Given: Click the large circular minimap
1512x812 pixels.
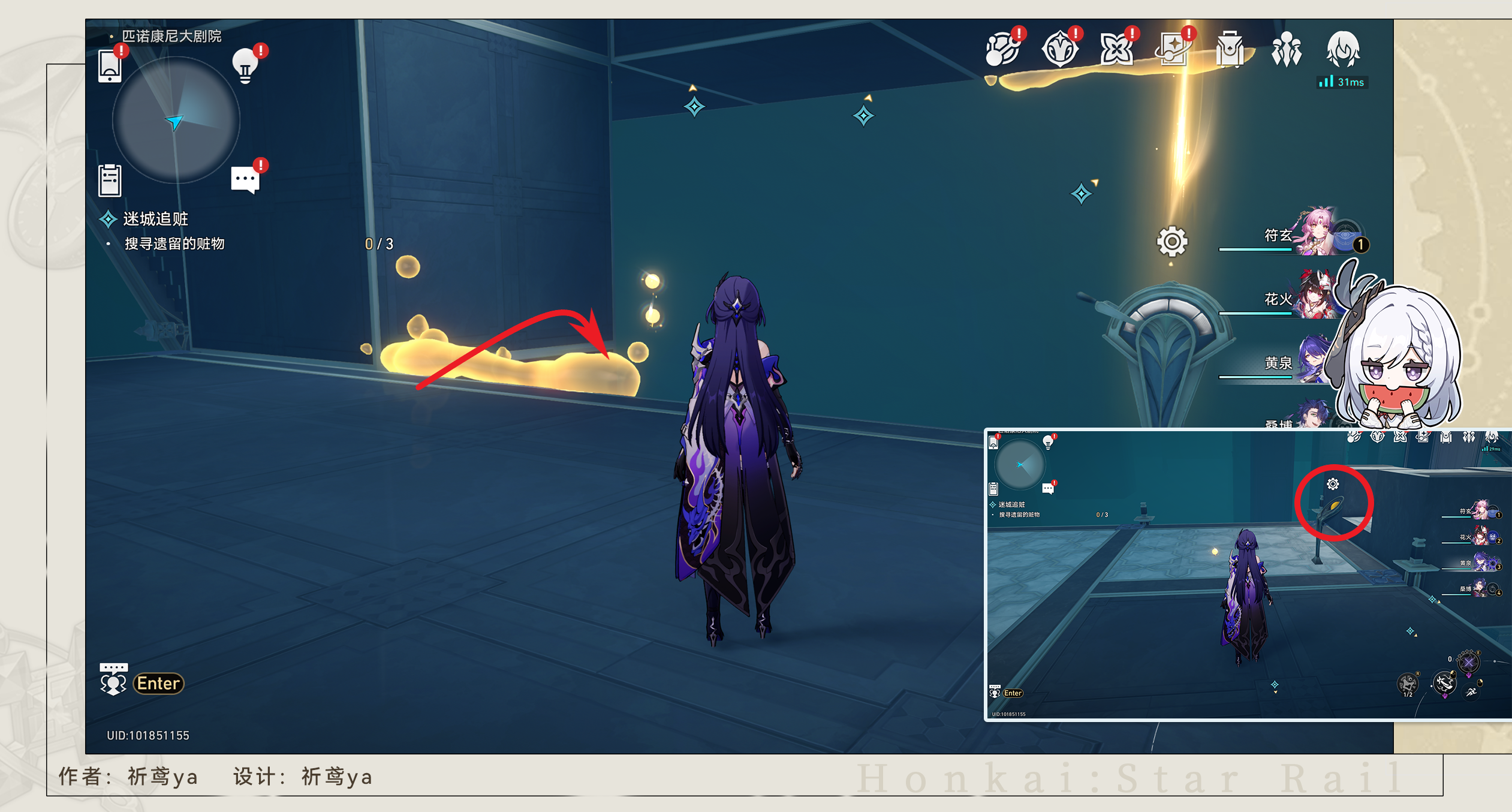Looking at the screenshot, I should (176, 121).
